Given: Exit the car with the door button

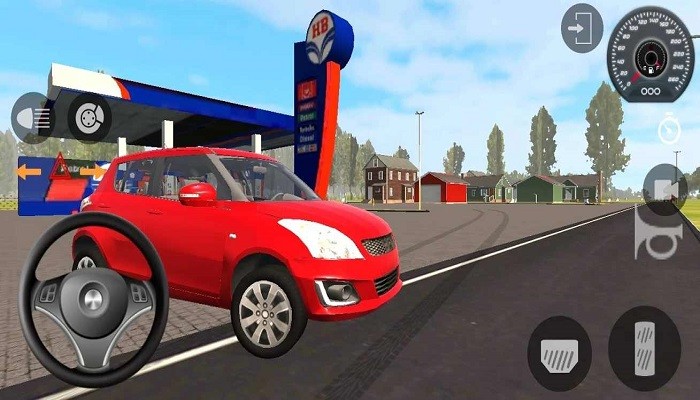Looking at the screenshot, I should click(x=582, y=28).
